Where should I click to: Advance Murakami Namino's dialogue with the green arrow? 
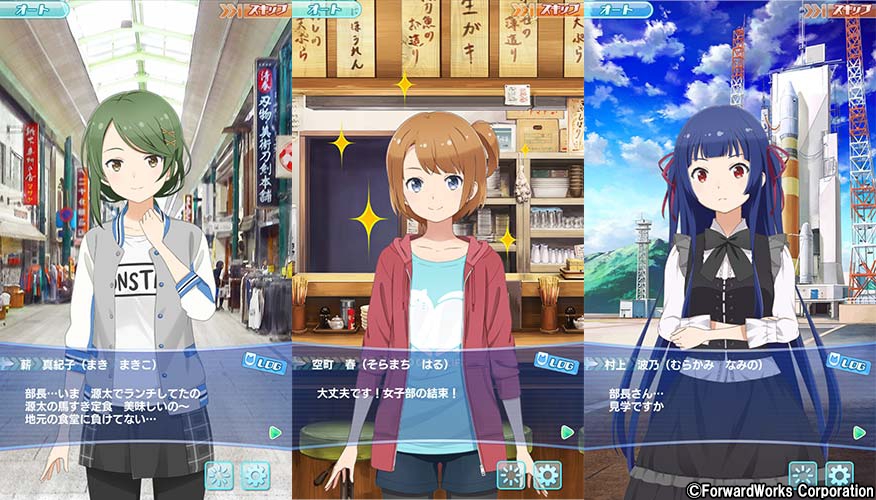pos(859,432)
